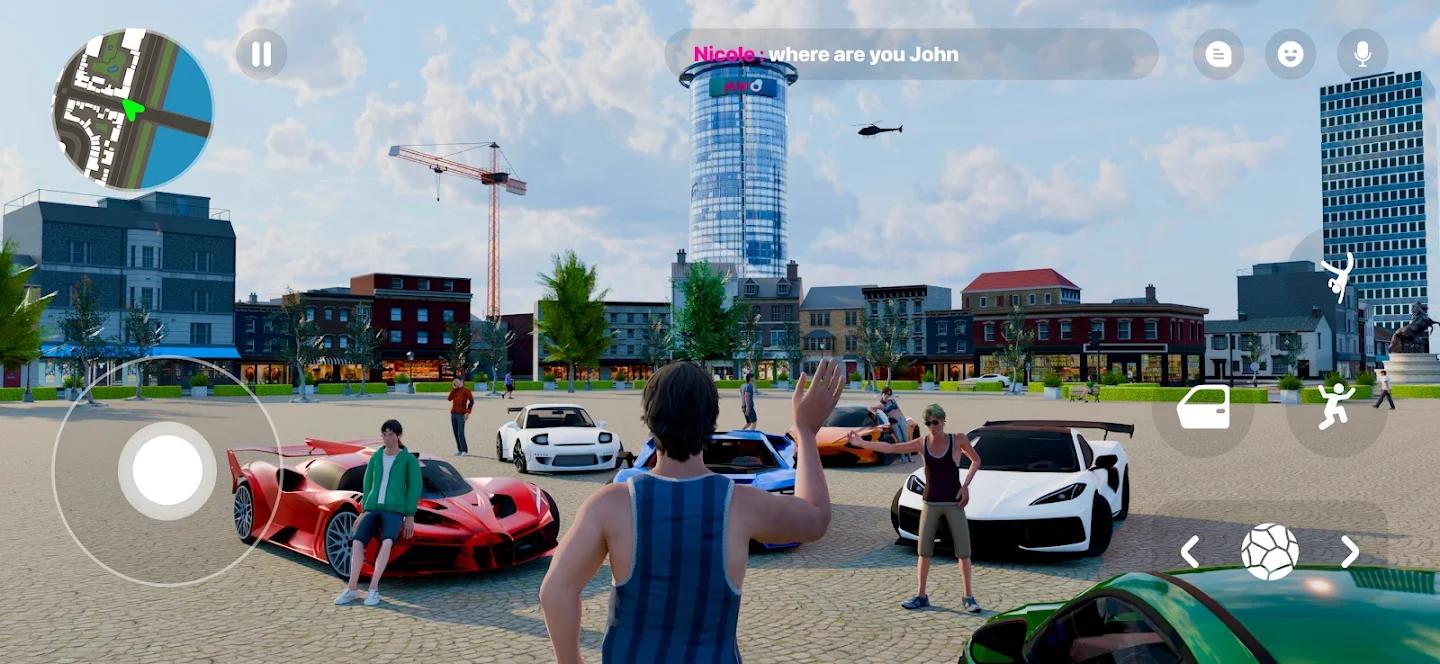
Task: Open the chat bar showing Nicole's message
Action: [911, 54]
